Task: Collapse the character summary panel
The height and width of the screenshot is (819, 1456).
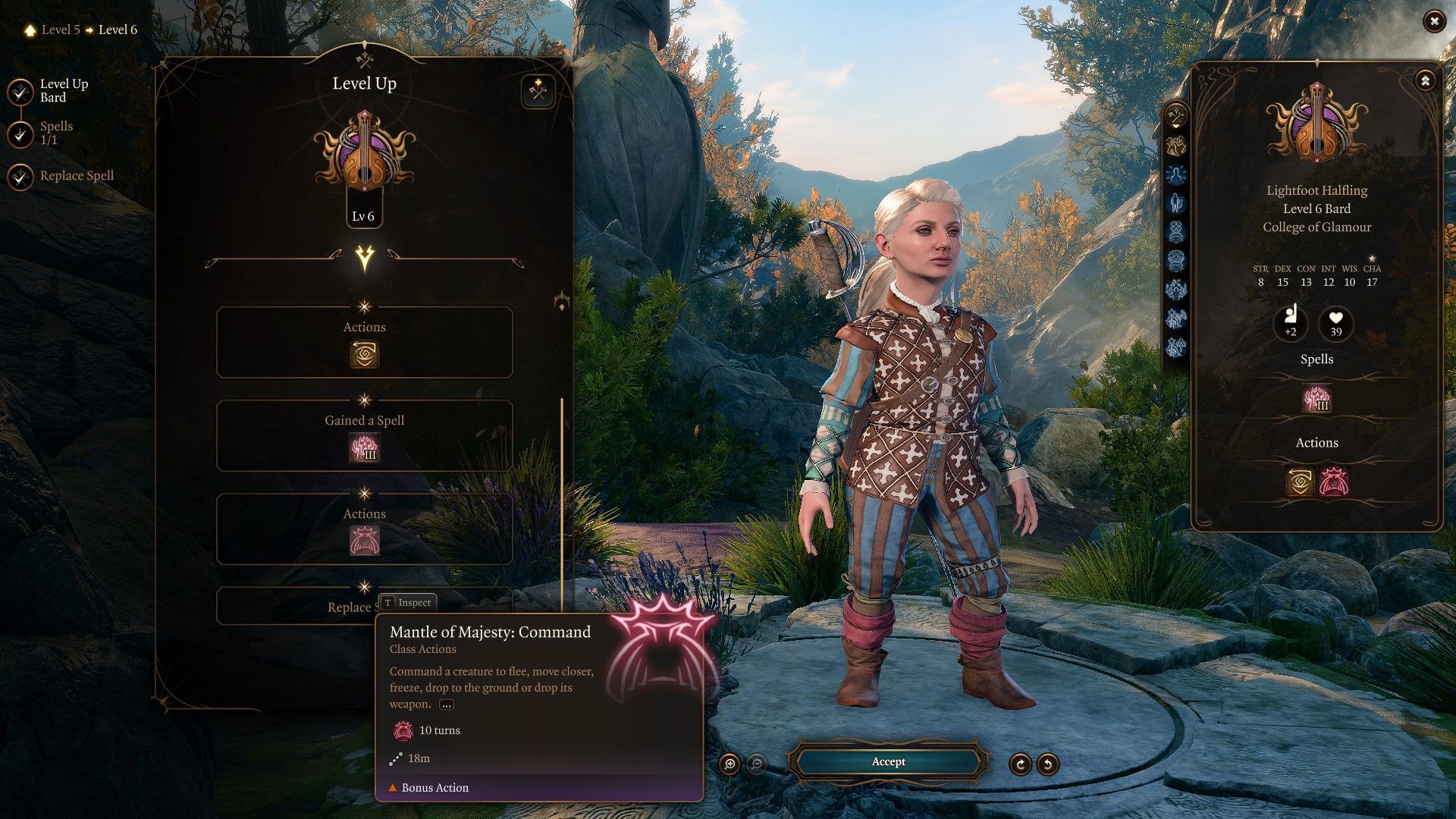Action: (x=1425, y=80)
